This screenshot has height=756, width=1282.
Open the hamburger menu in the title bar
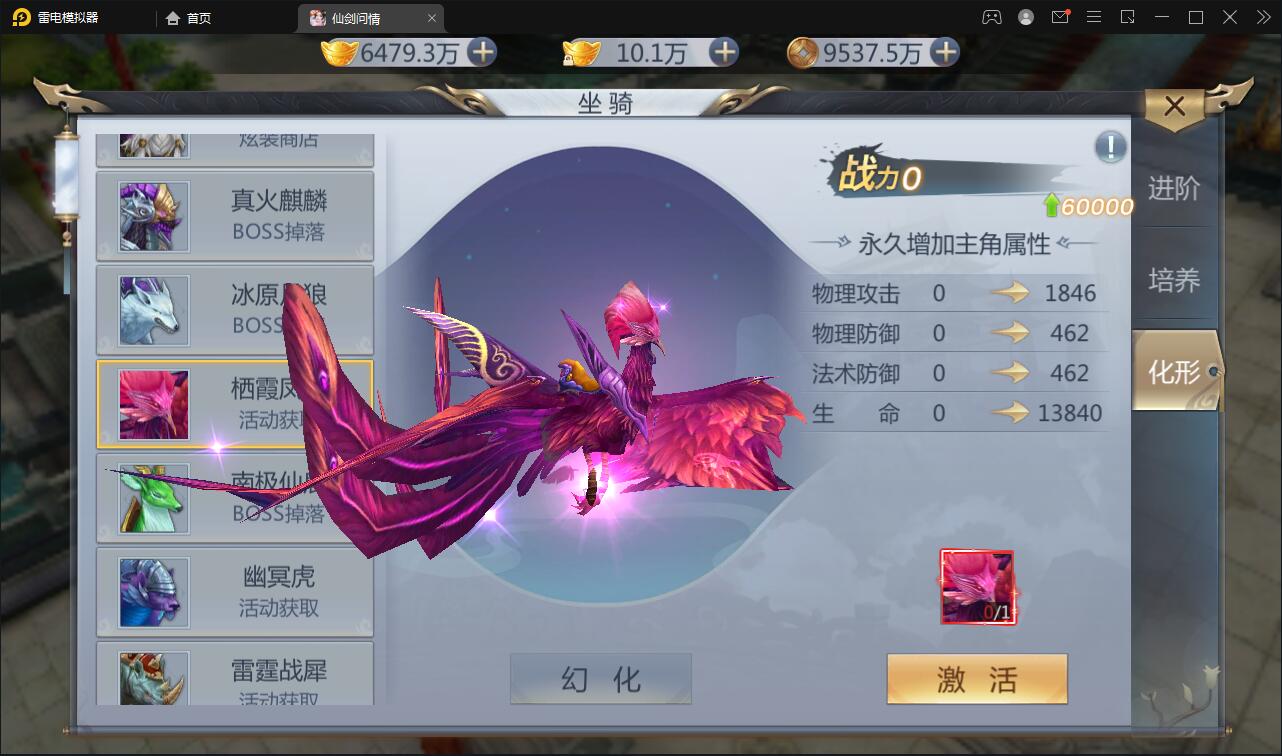[1096, 17]
